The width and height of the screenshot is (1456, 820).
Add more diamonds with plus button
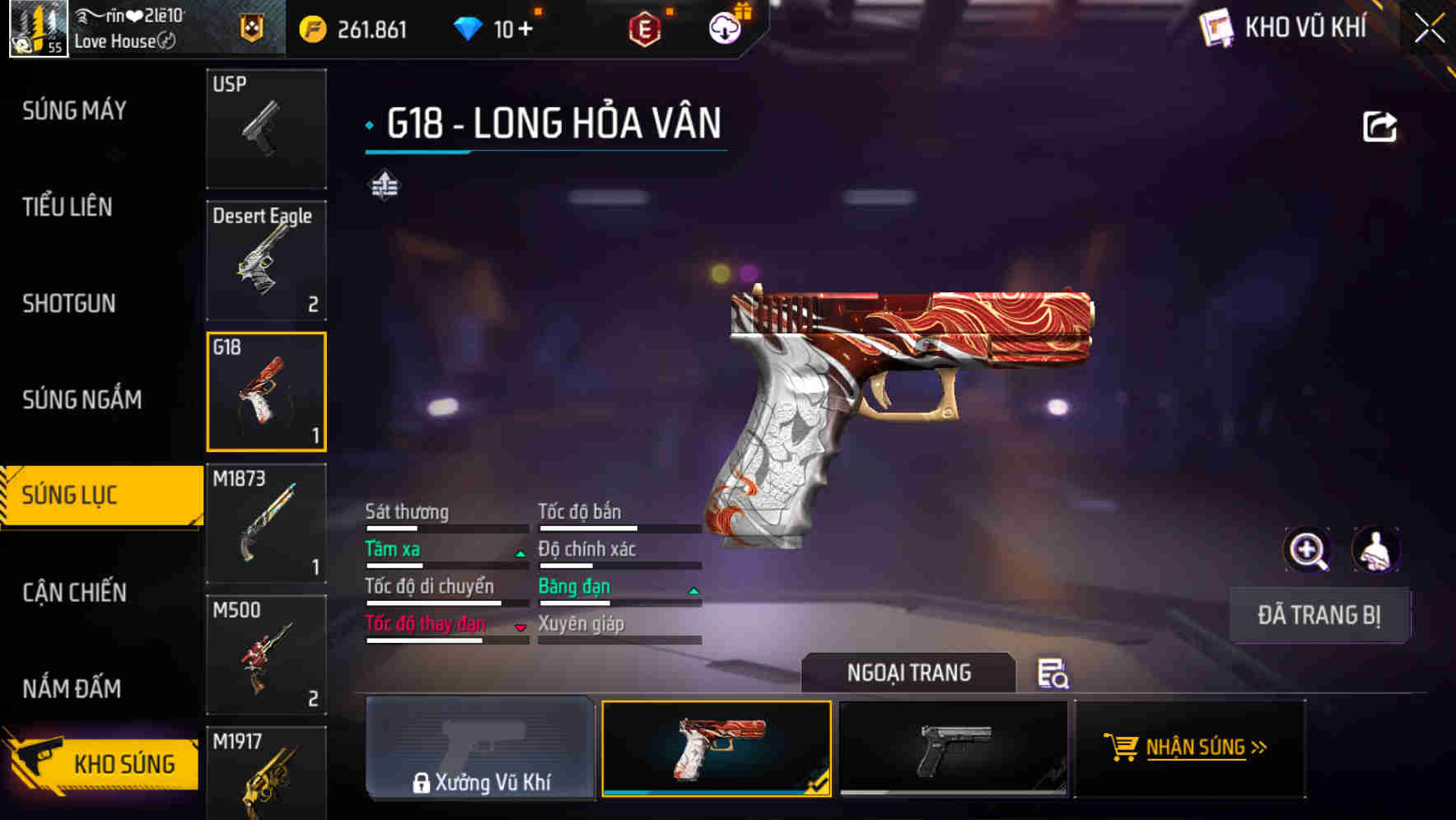point(525,29)
